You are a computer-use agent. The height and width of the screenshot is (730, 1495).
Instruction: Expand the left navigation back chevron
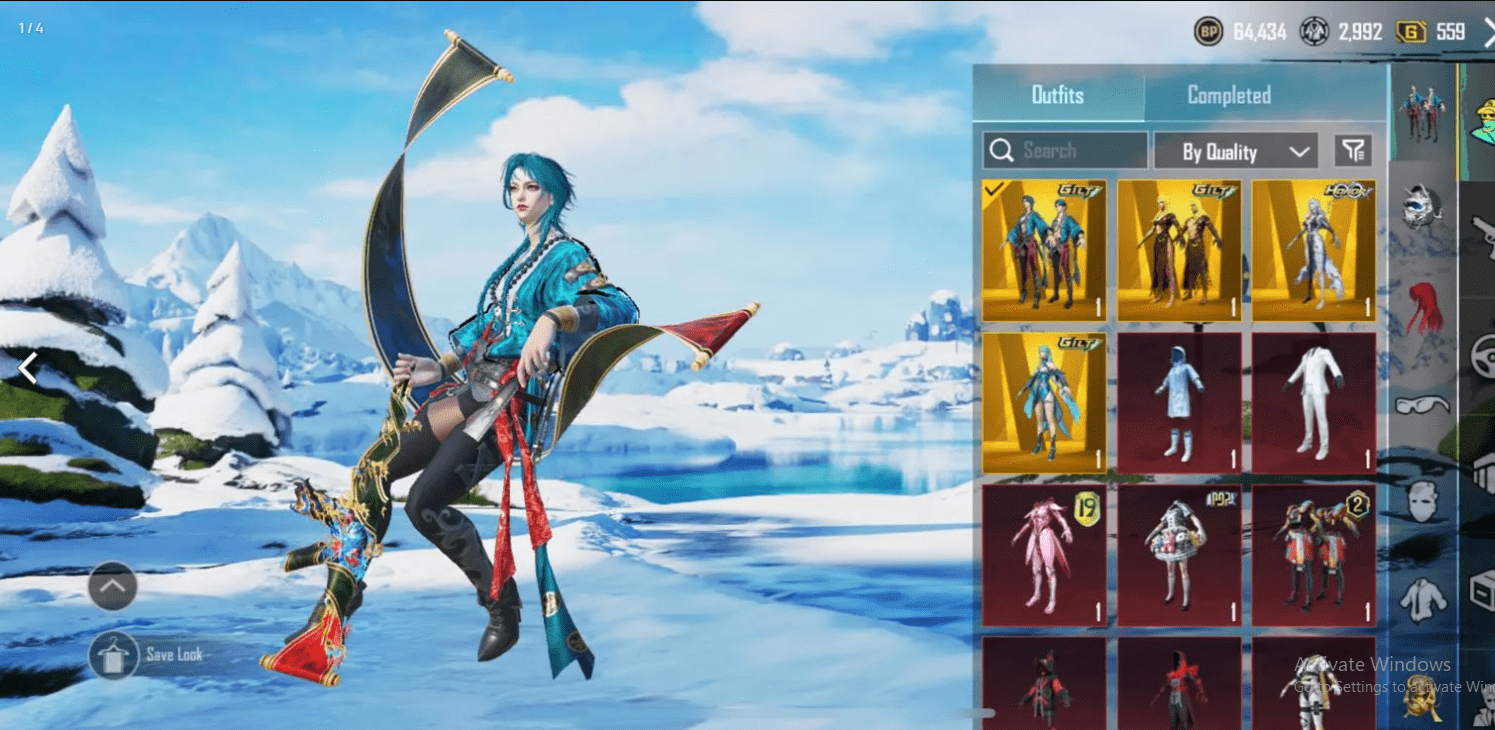27,368
